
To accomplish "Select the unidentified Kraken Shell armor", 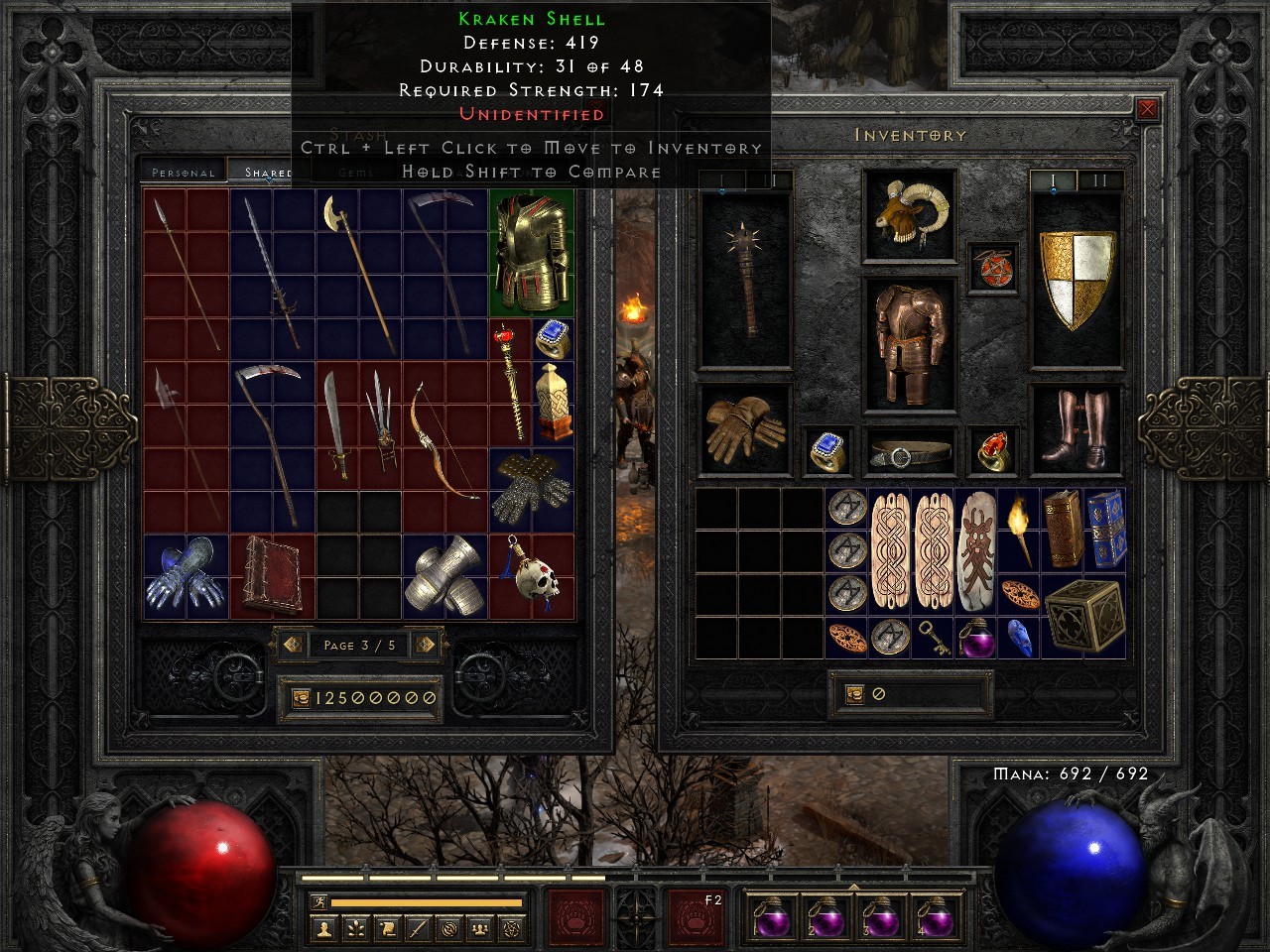I will point(531,253).
